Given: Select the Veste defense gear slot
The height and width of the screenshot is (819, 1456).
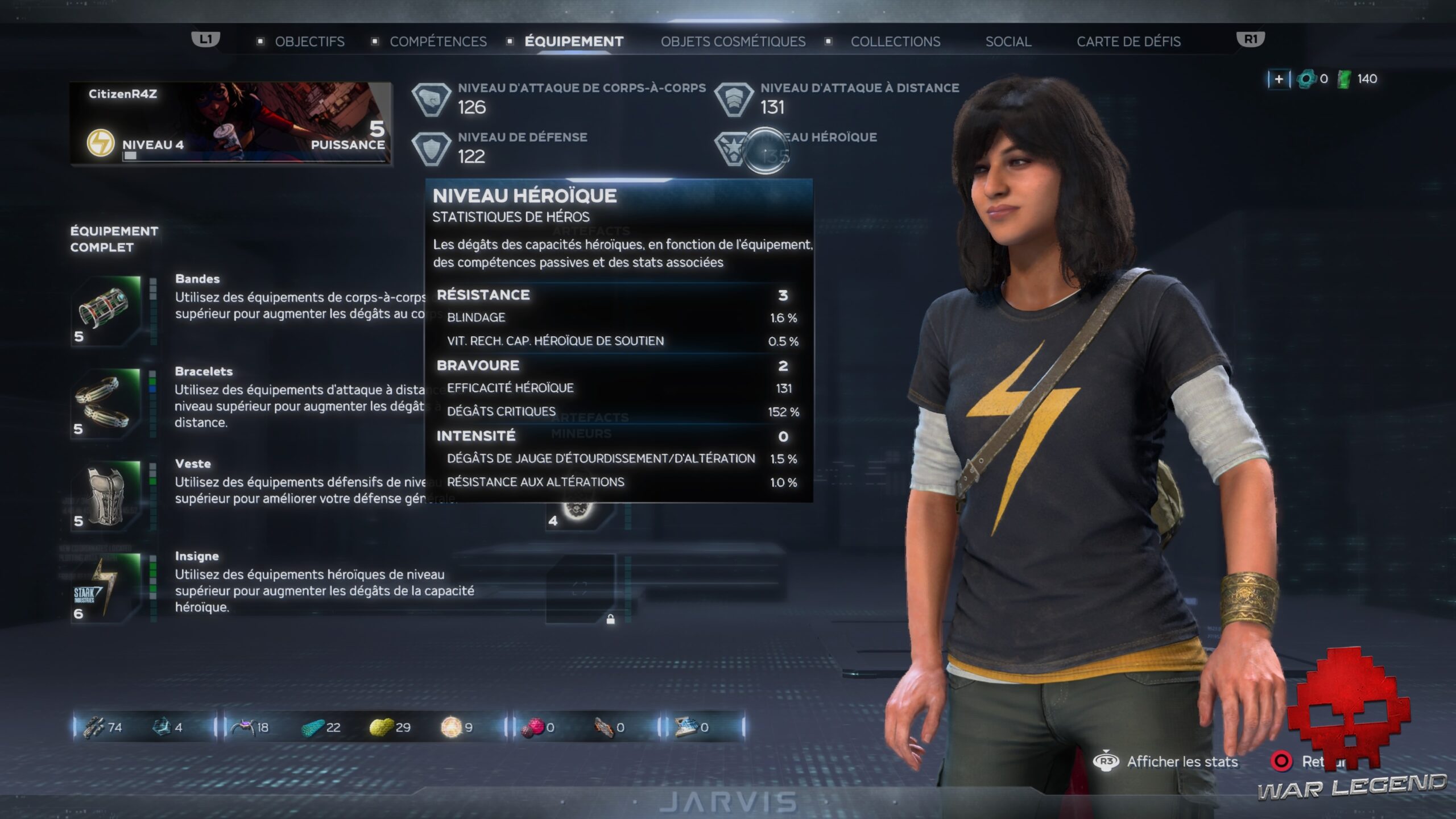Looking at the screenshot, I should (x=106, y=495).
